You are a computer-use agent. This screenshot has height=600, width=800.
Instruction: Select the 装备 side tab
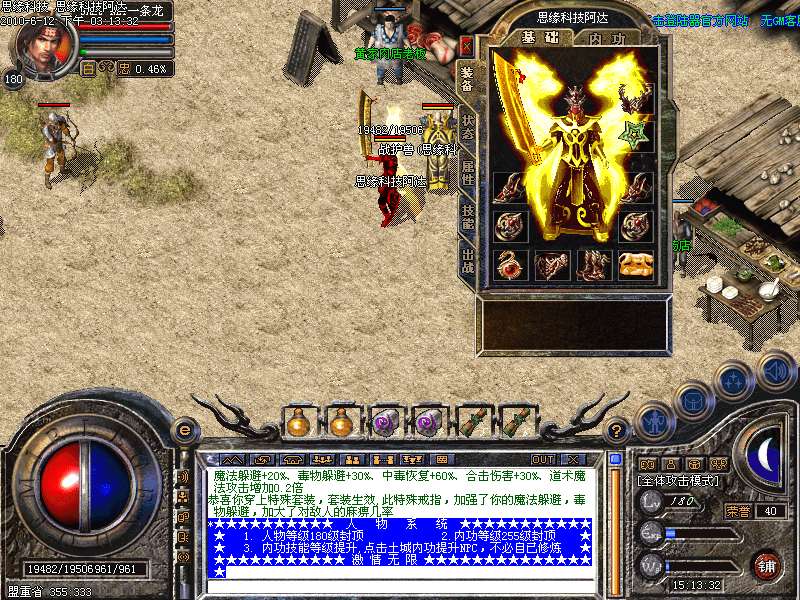point(467,79)
